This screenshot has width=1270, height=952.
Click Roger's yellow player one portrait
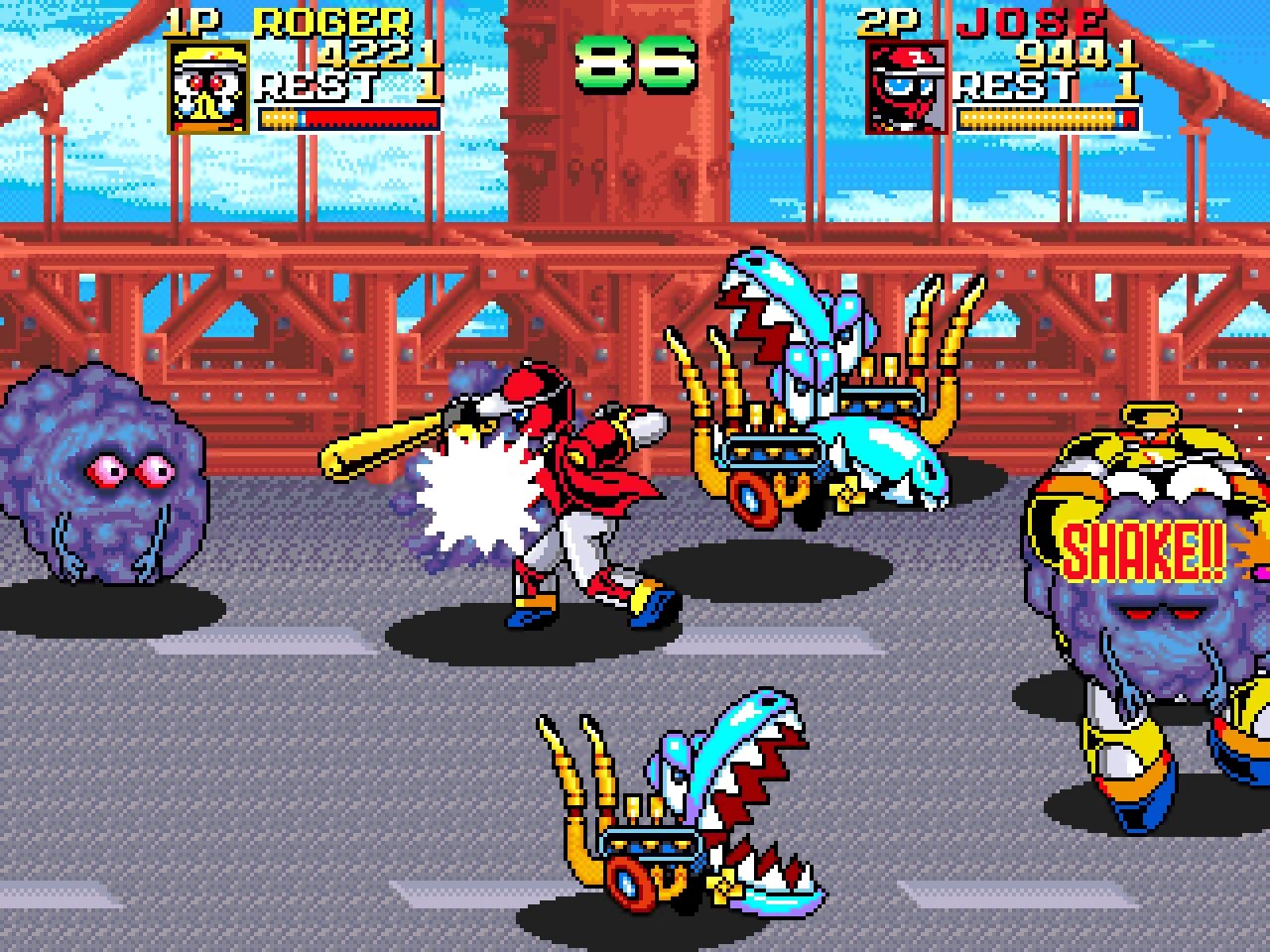(x=207, y=87)
